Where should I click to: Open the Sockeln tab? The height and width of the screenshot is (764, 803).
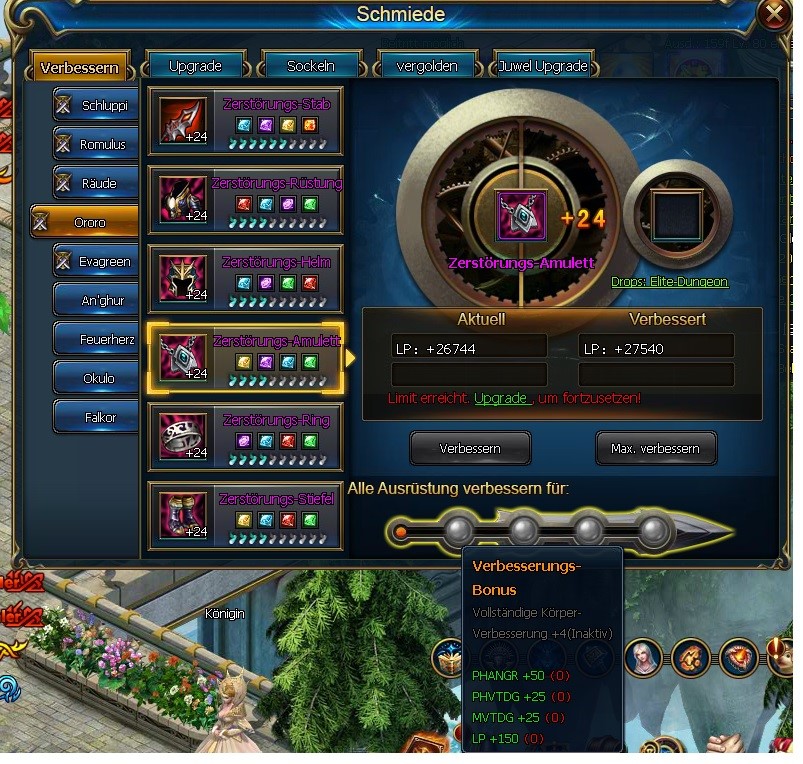click(x=311, y=66)
